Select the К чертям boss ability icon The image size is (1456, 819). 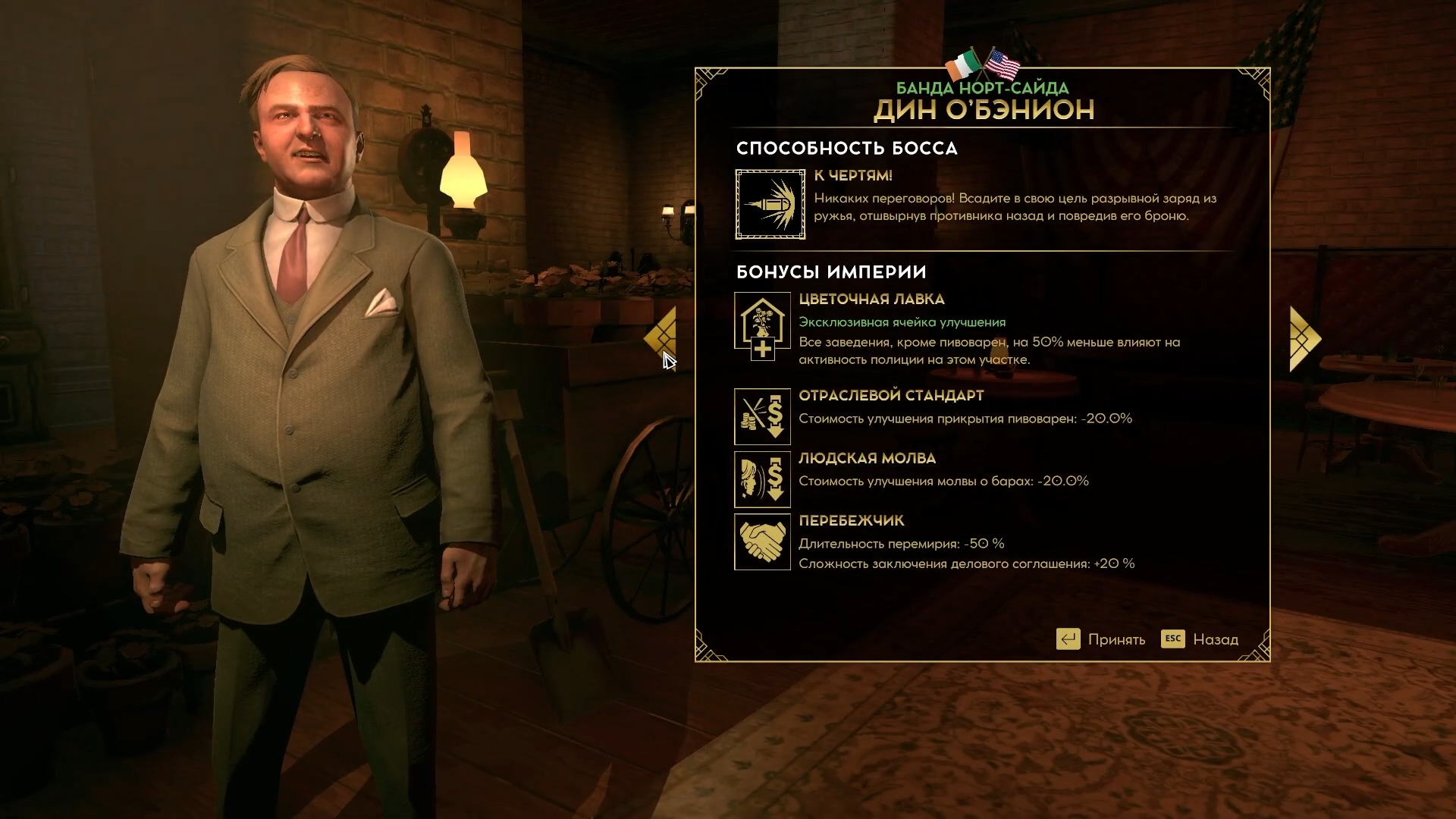(x=770, y=204)
